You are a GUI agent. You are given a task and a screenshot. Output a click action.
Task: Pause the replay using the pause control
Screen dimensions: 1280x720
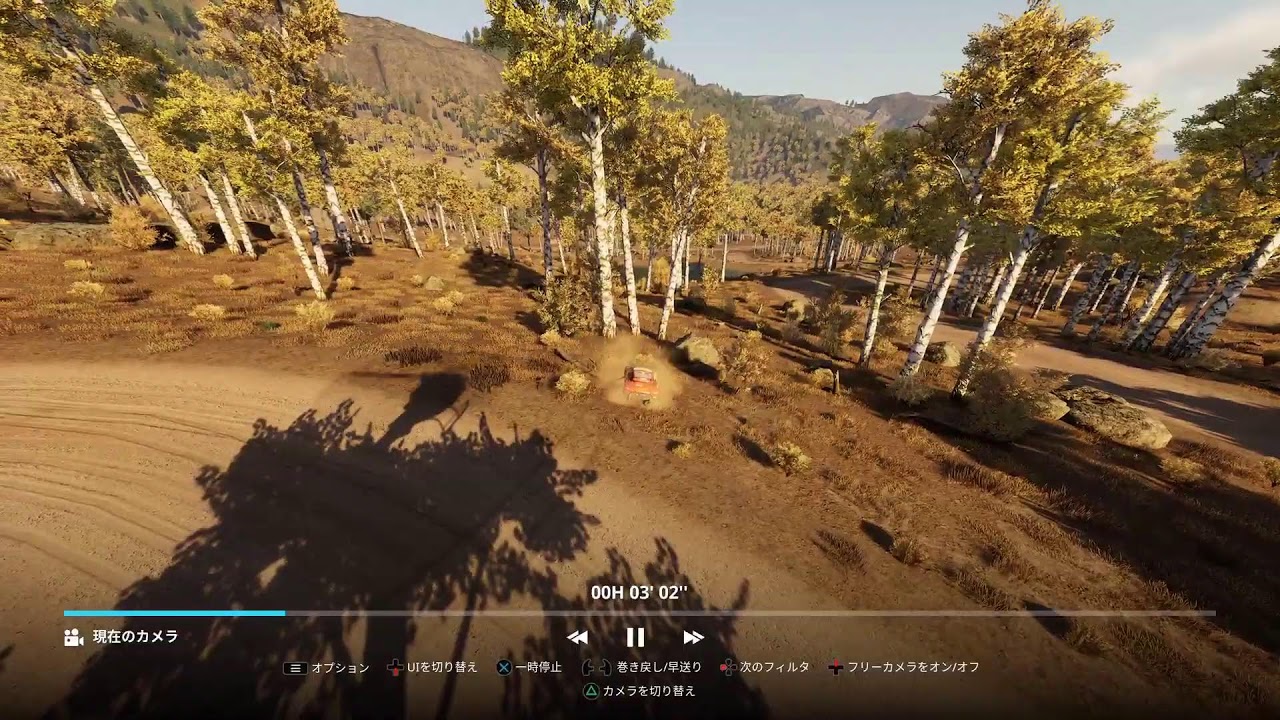(635, 637)
